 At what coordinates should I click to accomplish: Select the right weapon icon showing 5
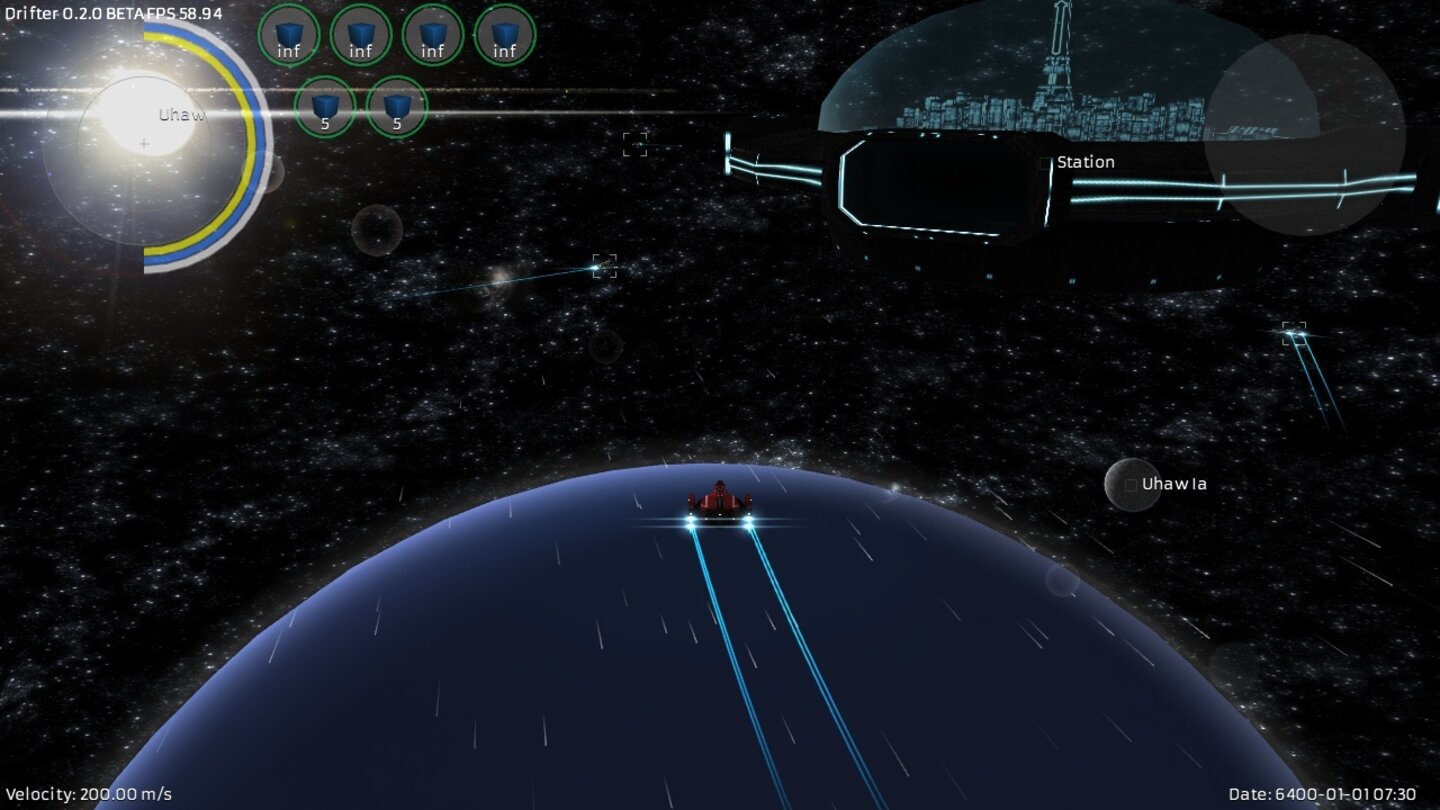tap(396, 108)
